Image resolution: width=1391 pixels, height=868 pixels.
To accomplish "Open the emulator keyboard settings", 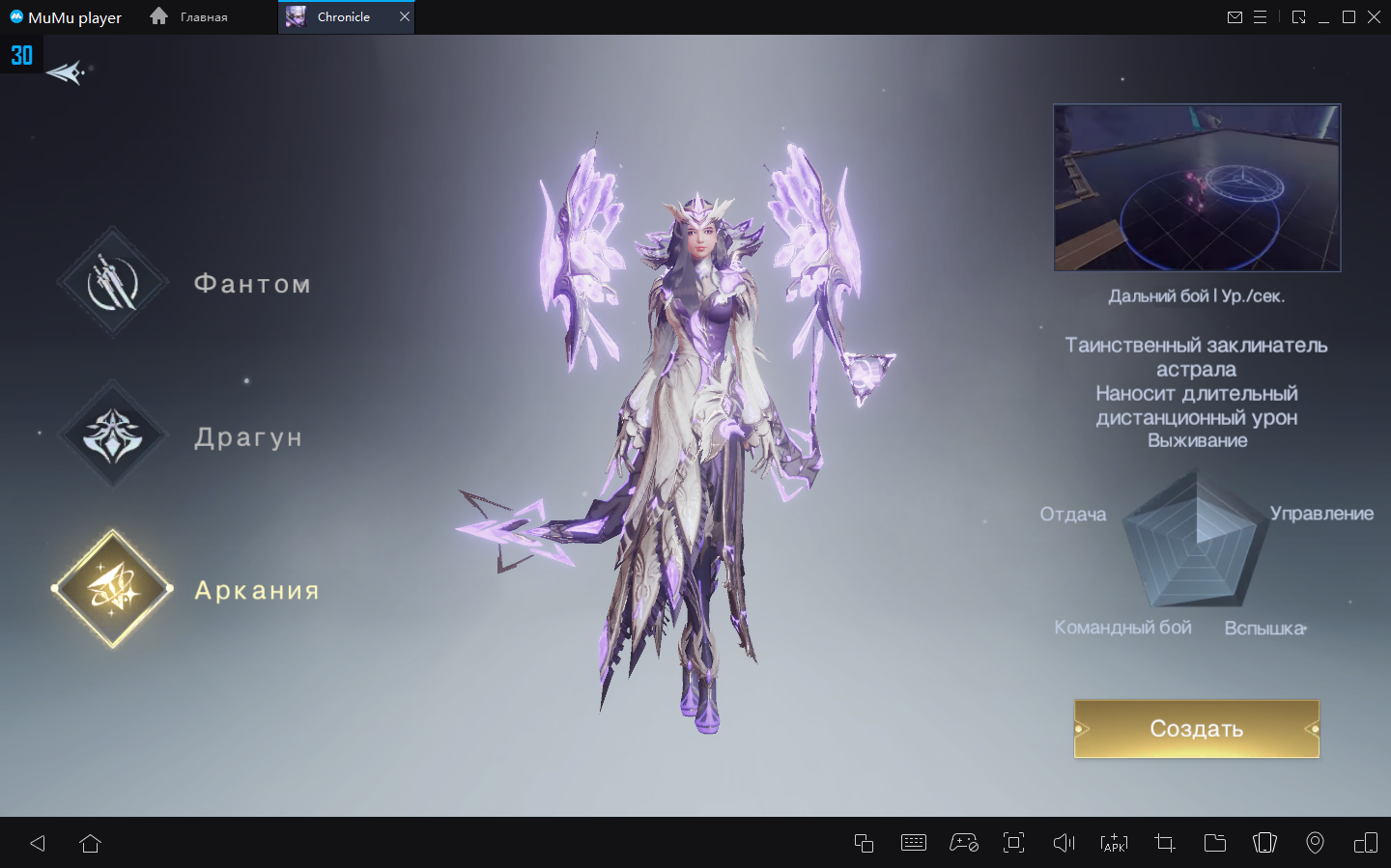I will pyautogui.click(x=913, y=843).
